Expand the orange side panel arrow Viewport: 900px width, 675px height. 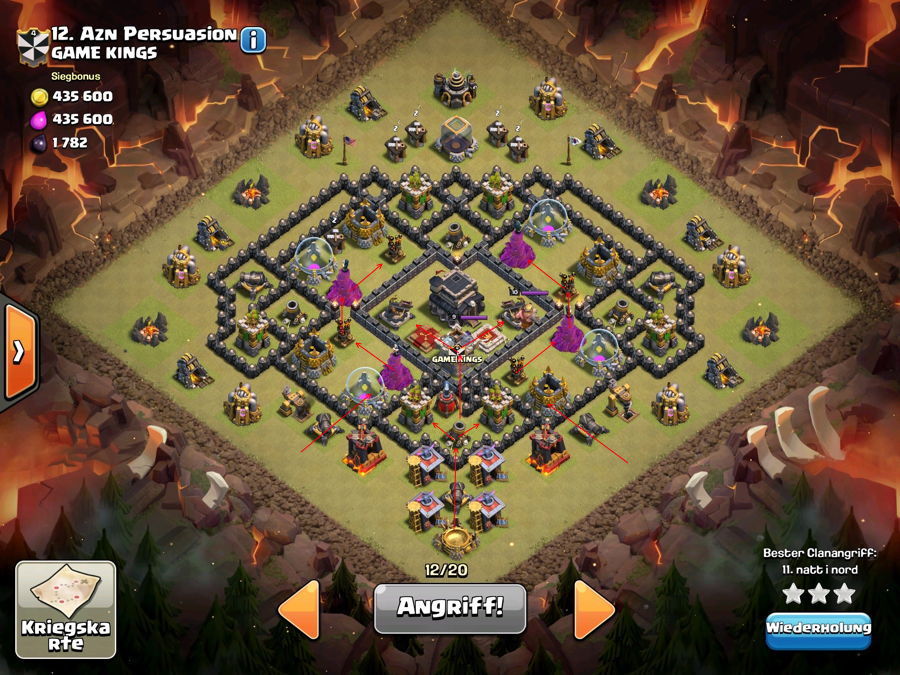[18, 351]
